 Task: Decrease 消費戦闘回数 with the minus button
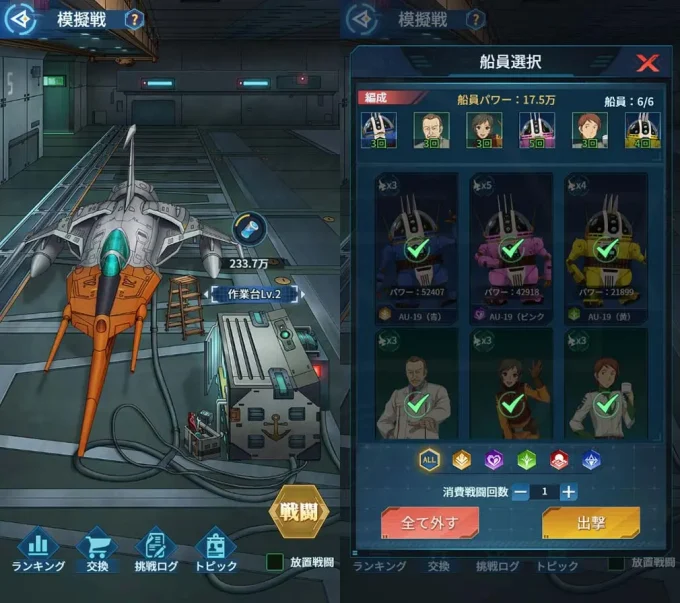pos(520,492)
